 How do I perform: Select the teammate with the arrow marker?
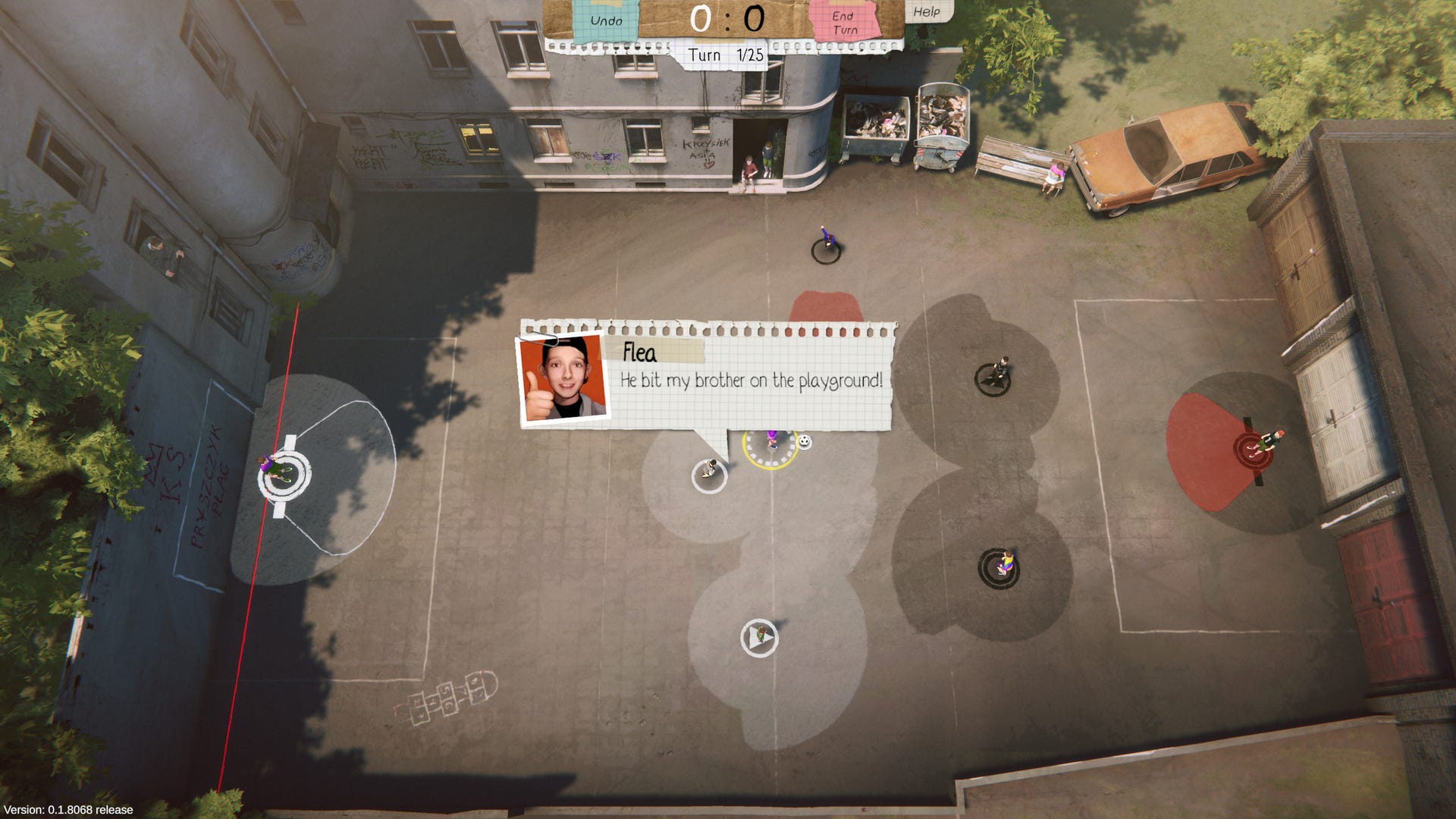pyautogui.click(x=758, y=638)
